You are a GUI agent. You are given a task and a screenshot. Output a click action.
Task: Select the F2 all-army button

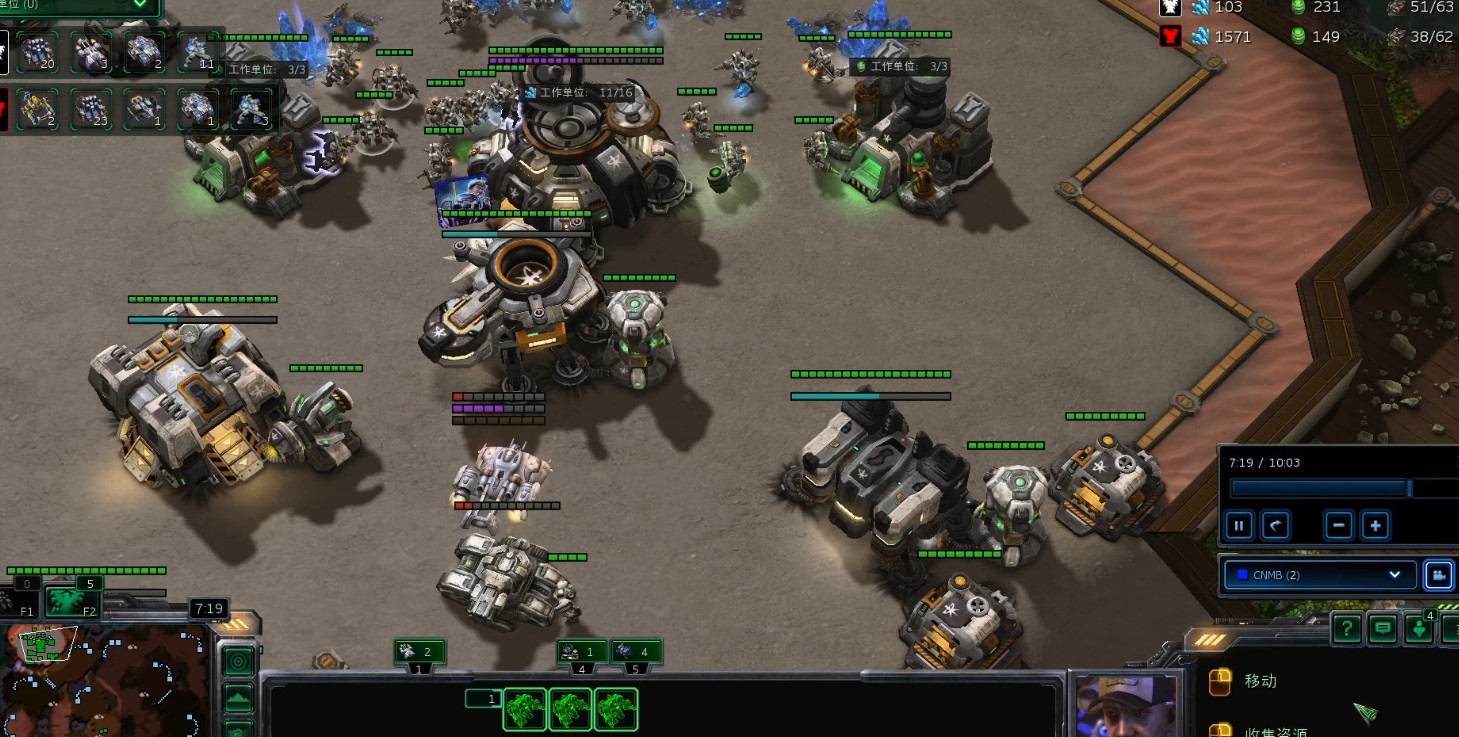pos(72,602)
